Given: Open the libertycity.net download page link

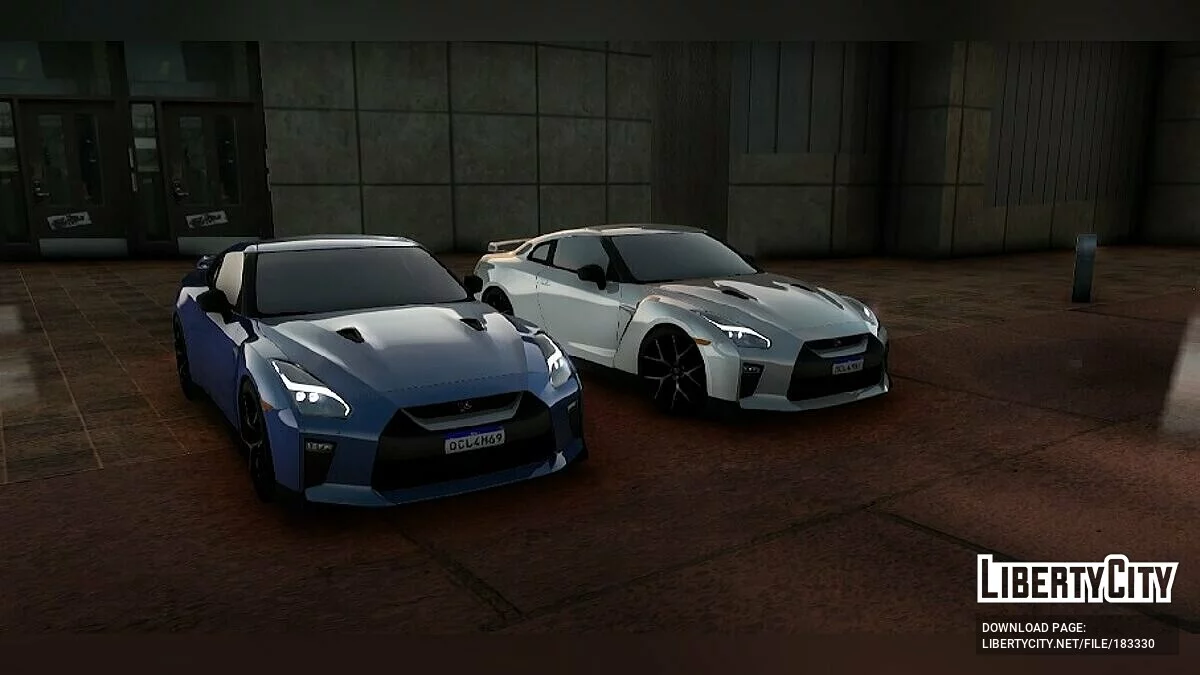Looking at the screenshot, I should [x=1068, y=643].
